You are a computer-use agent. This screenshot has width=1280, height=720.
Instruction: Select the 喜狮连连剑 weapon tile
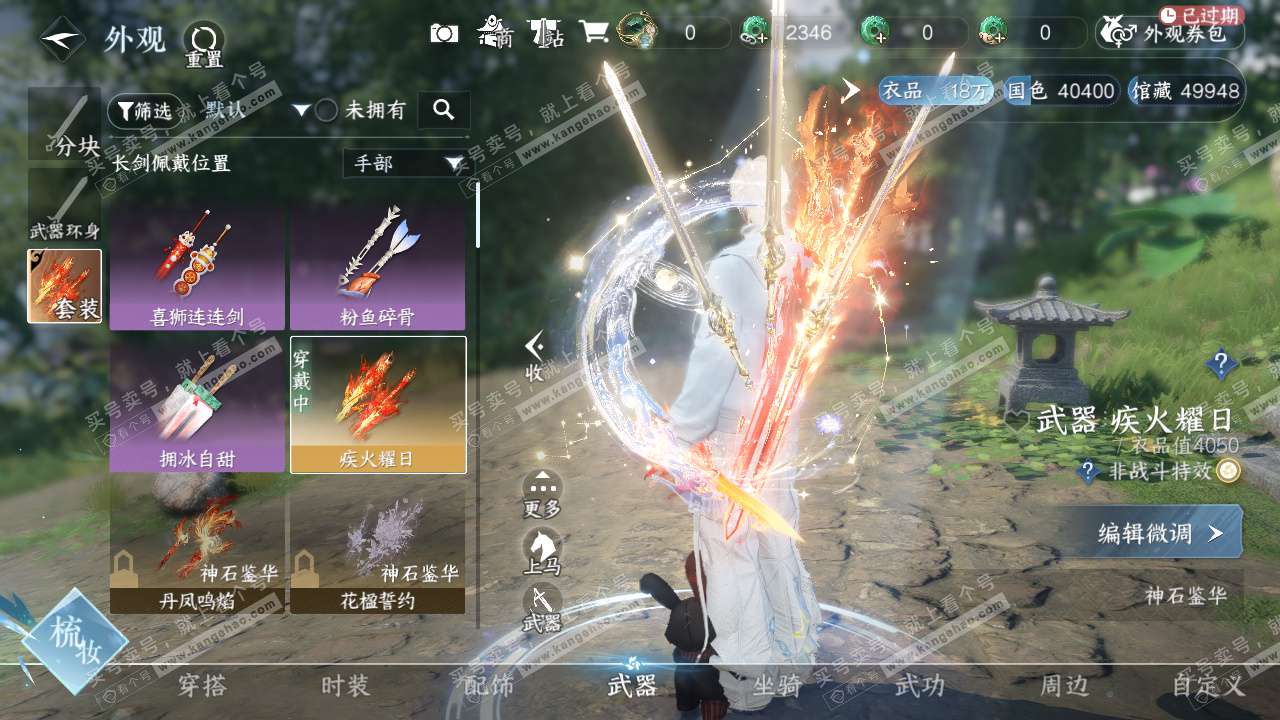tap(197, 268)
